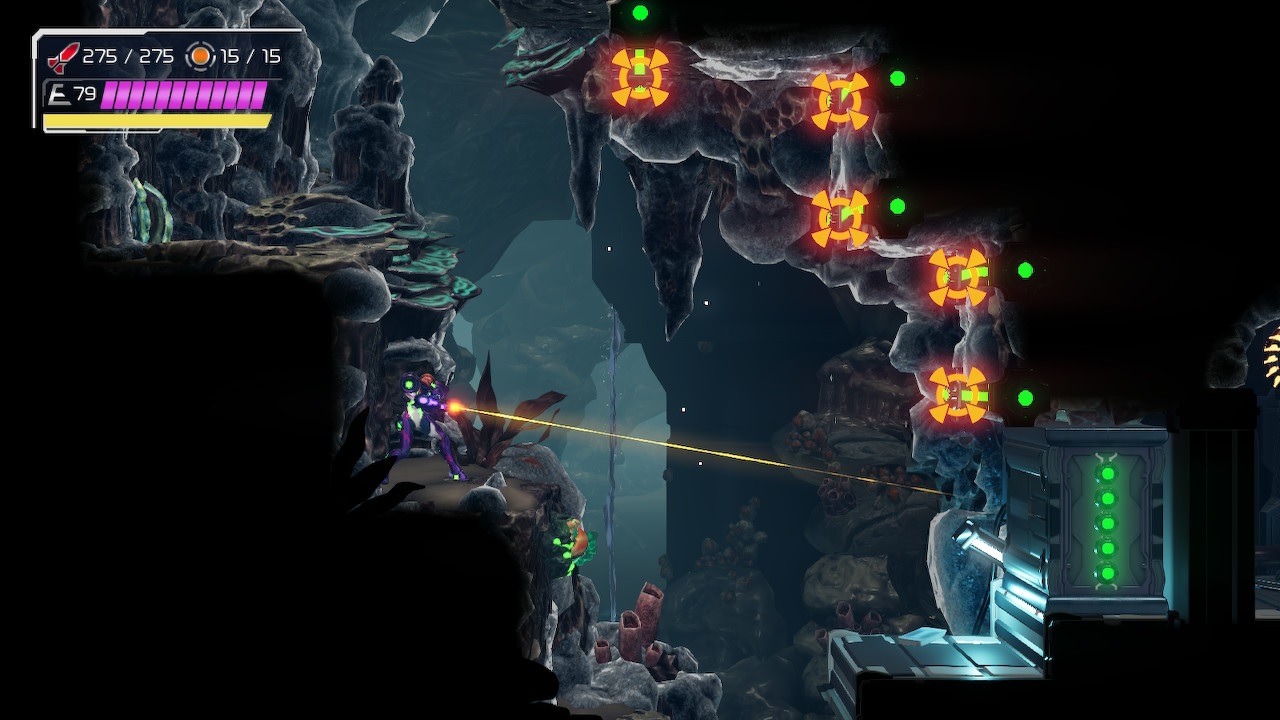Screen dimensions: 1280x720
Task: Click the red missile icon in the HUD
Action: 60,58
